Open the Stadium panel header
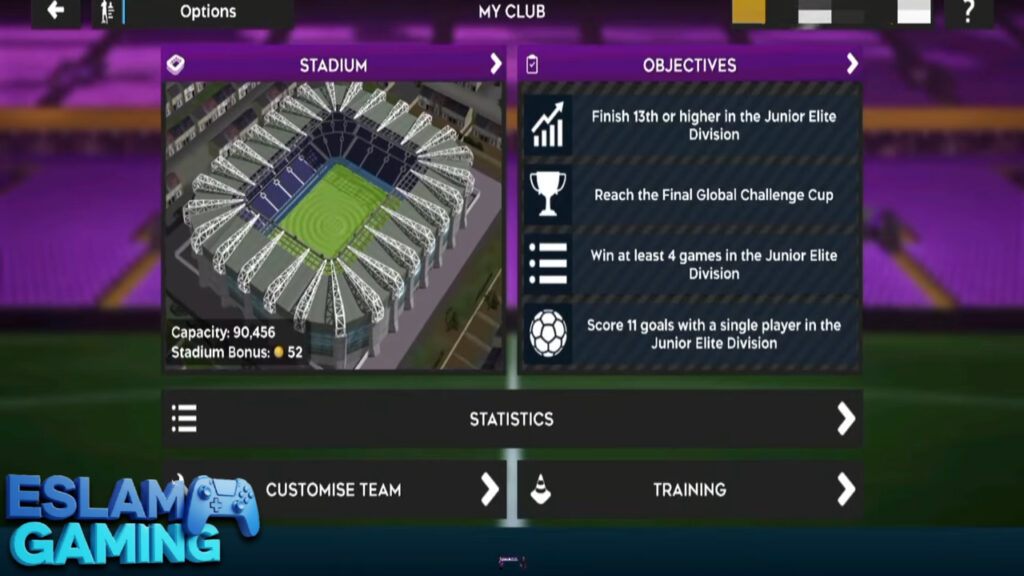1024x576 pixels. pyautogui.click(x=334, y=65)
